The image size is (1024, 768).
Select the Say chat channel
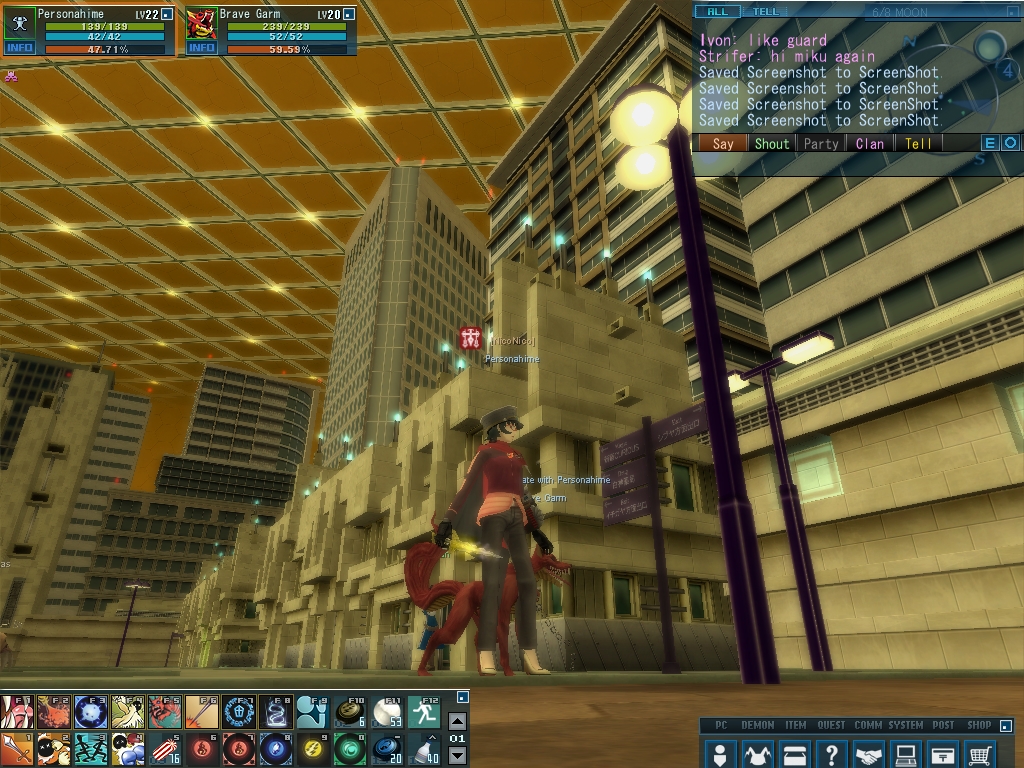[x=723, y=143]
